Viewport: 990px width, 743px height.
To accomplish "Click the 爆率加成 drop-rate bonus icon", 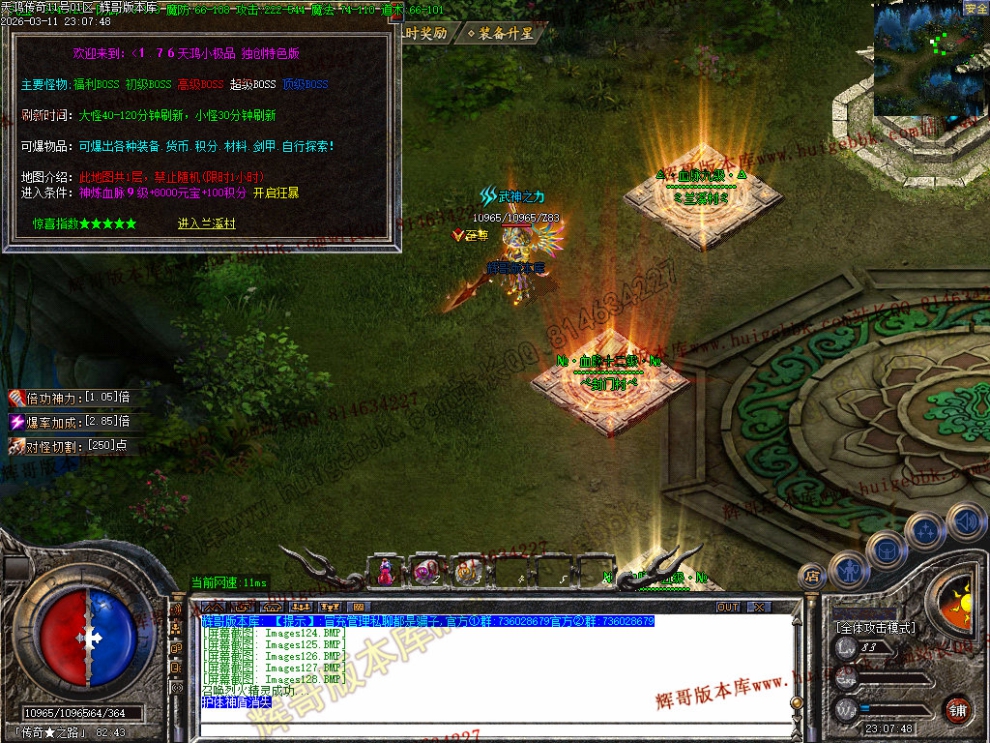I will 16,422.
